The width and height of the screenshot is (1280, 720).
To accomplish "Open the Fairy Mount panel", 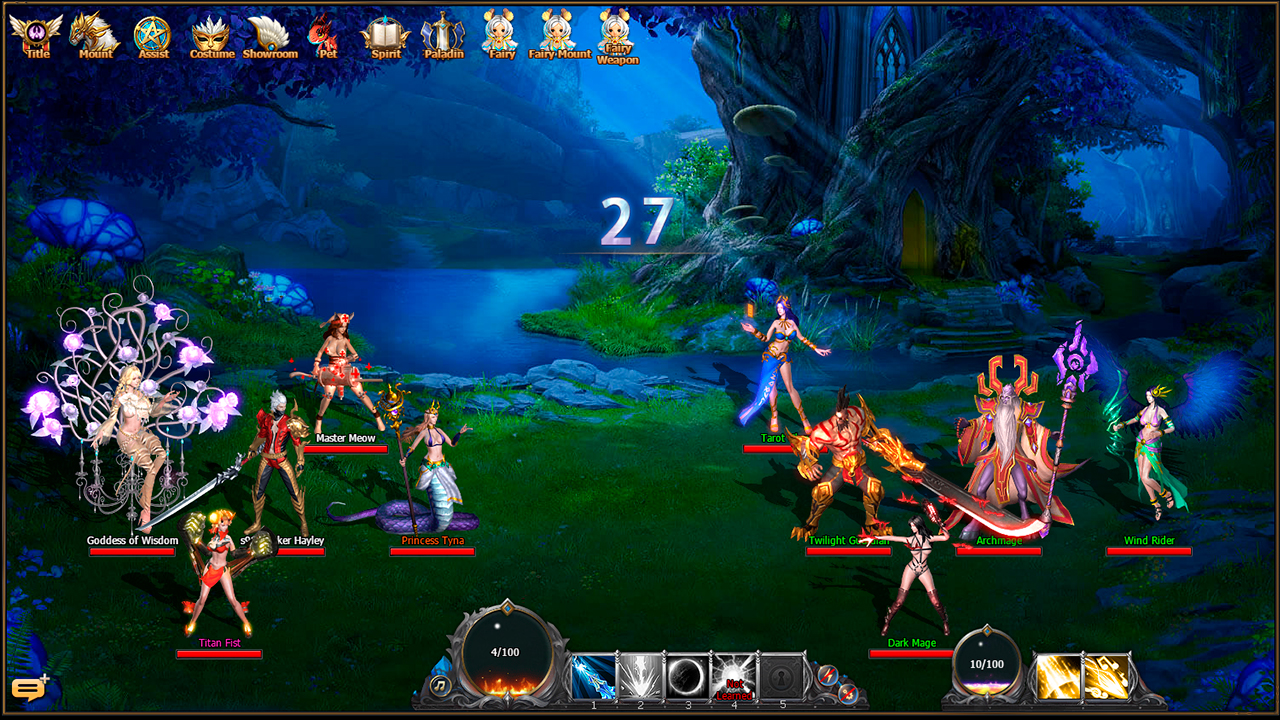I will click(559, 33).
